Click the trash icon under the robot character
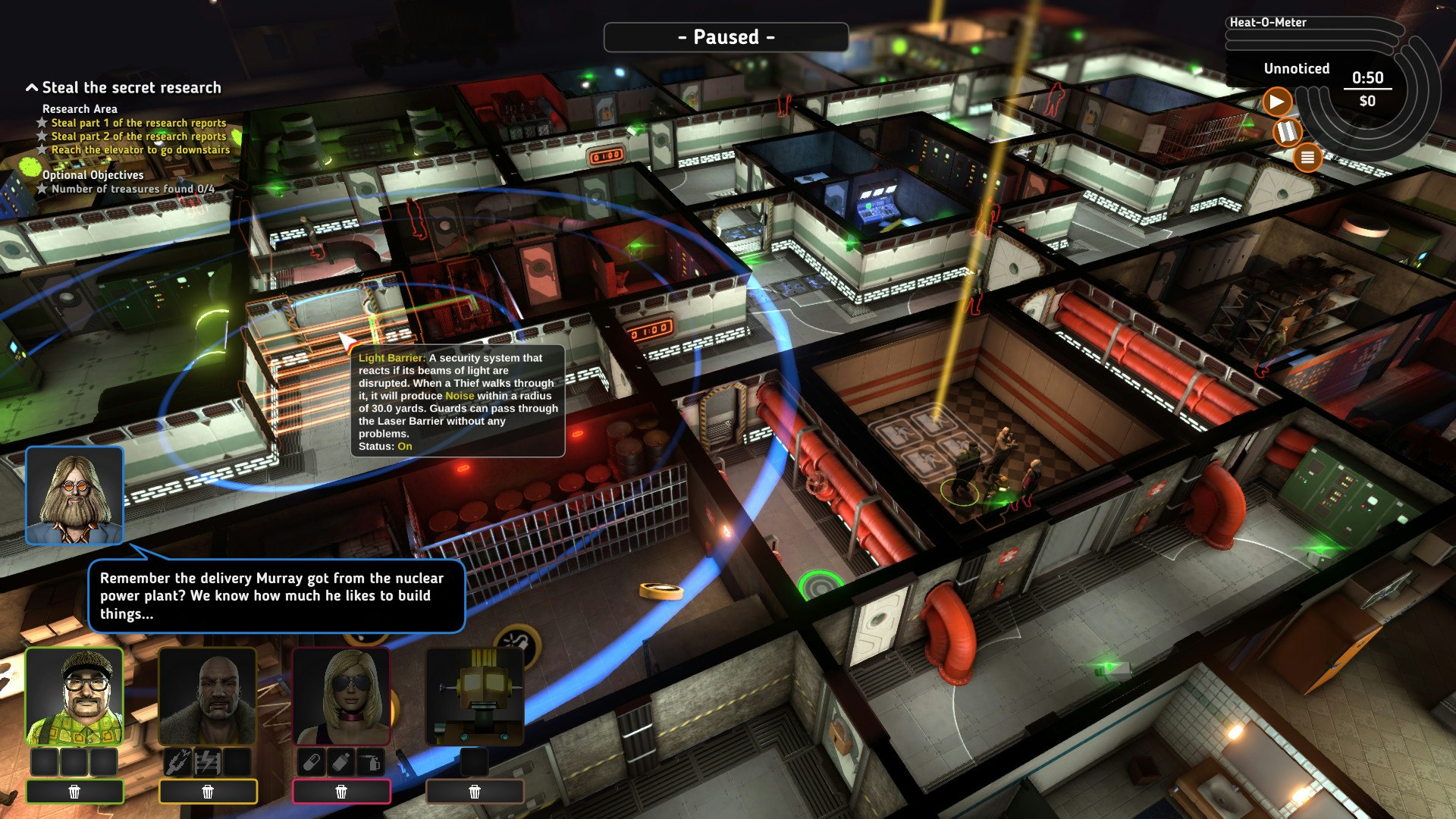 [x=475, y=791]
